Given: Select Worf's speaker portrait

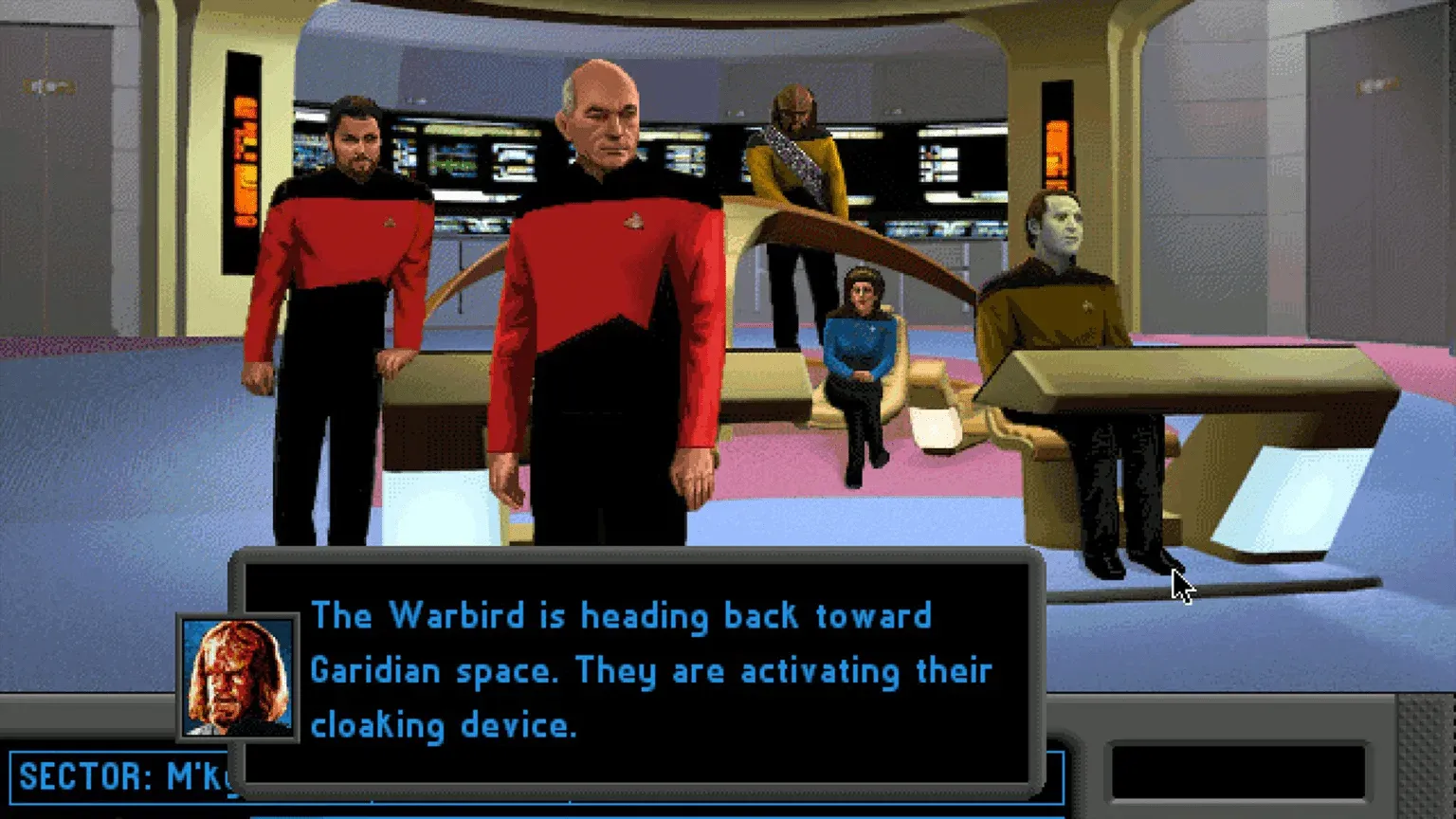Looking at the screenshot, I should point(238,677).
